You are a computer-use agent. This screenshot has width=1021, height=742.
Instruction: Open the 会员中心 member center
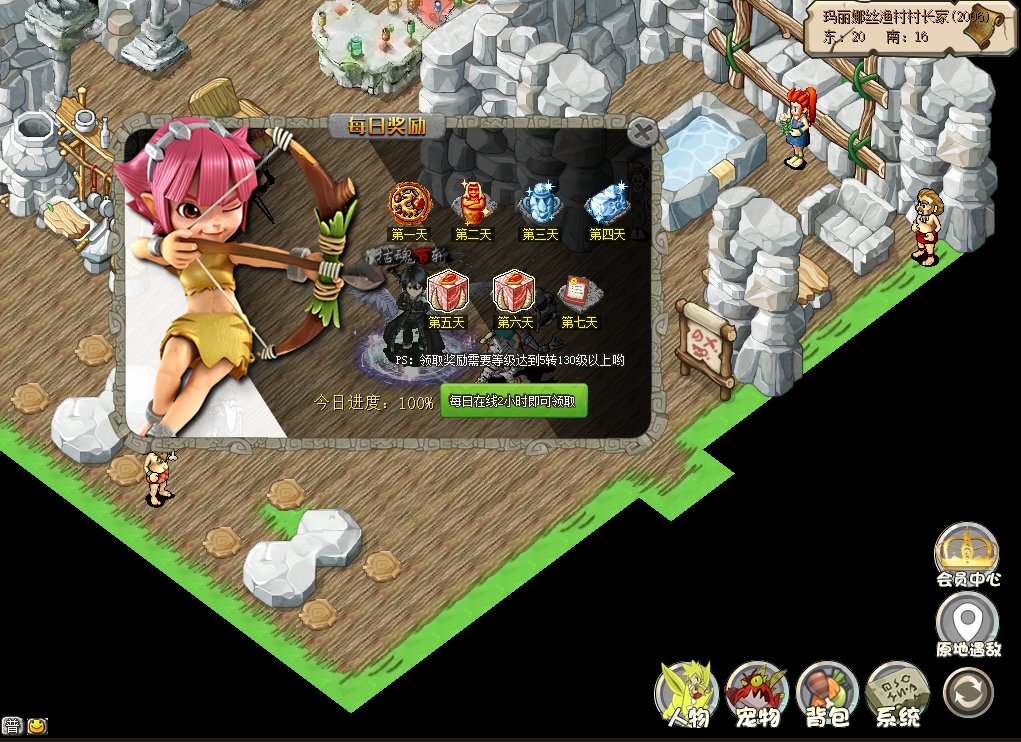tap(967, 553)
